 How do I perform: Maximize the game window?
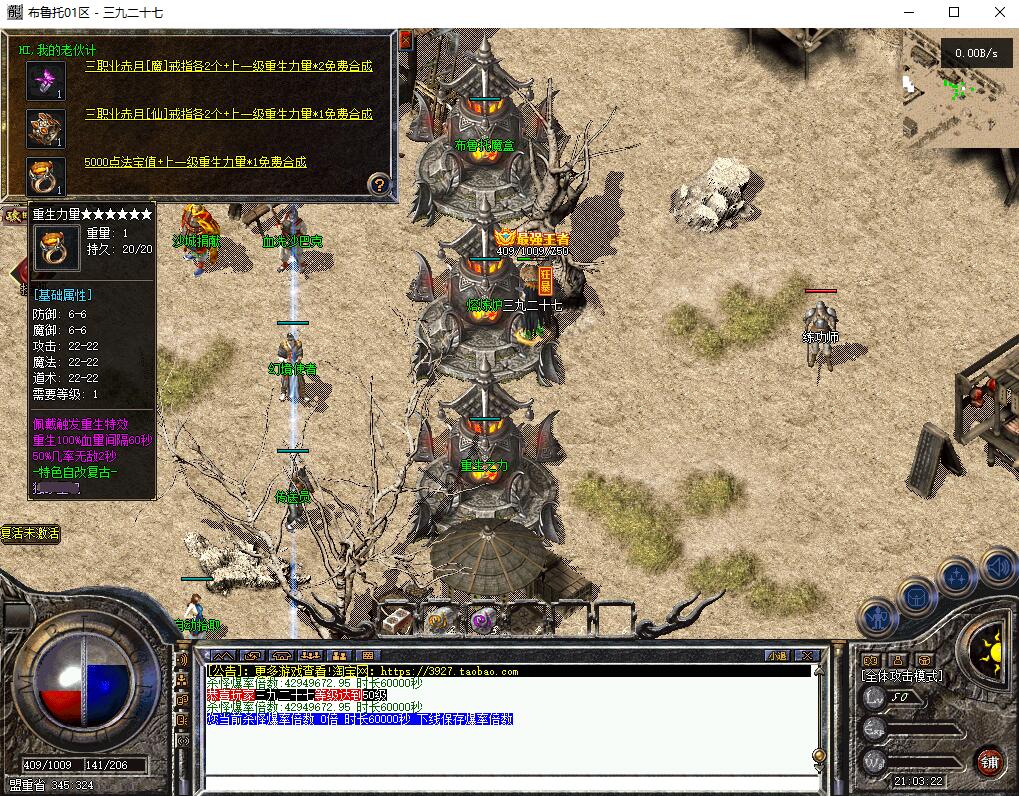[953, 12]
